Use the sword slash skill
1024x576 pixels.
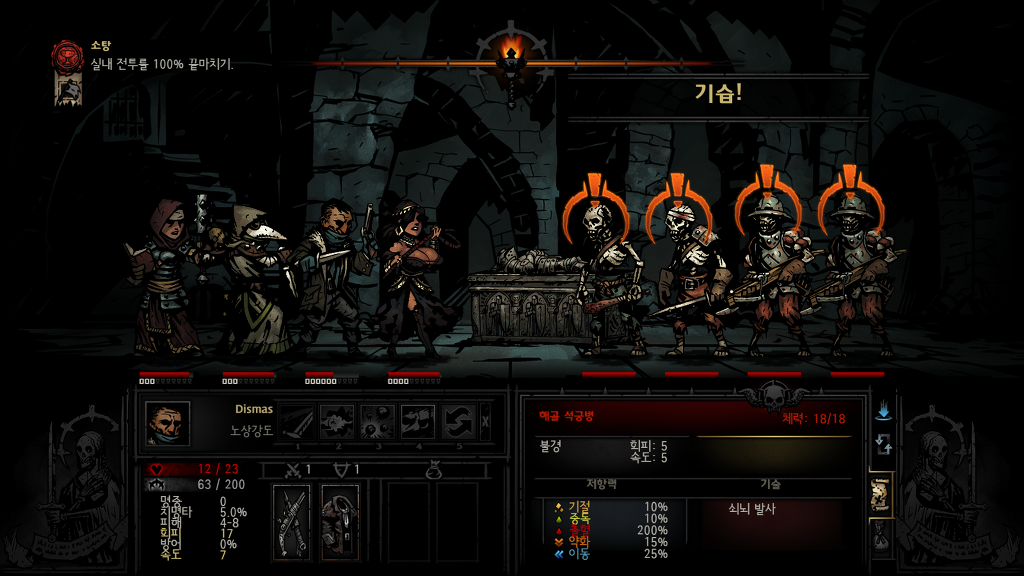pyautogui.click(x=297, y=422)
